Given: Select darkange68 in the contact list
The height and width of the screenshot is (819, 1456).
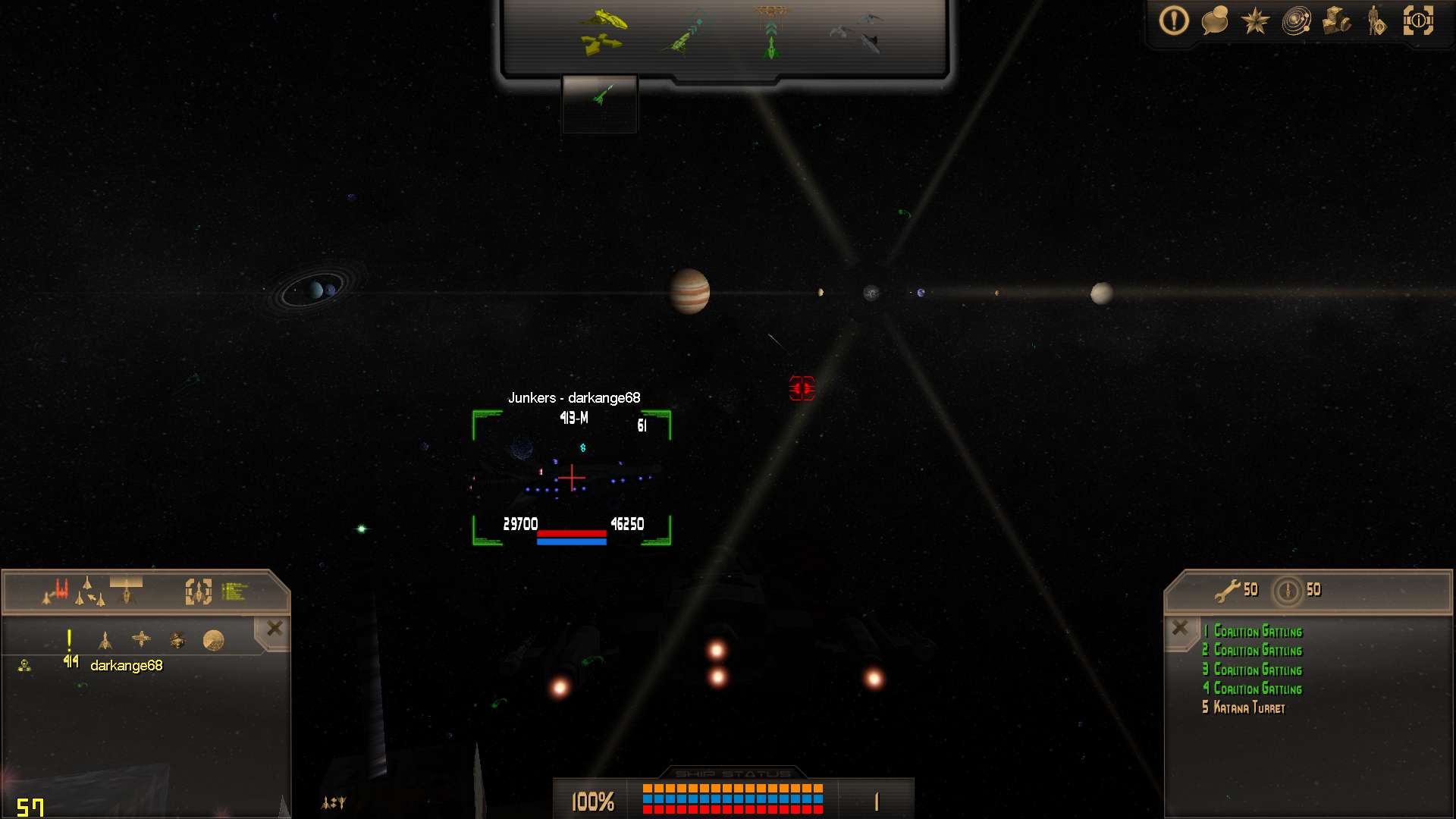Looking at the screenshot, I should pyautogui.click(x=126, y=666).
